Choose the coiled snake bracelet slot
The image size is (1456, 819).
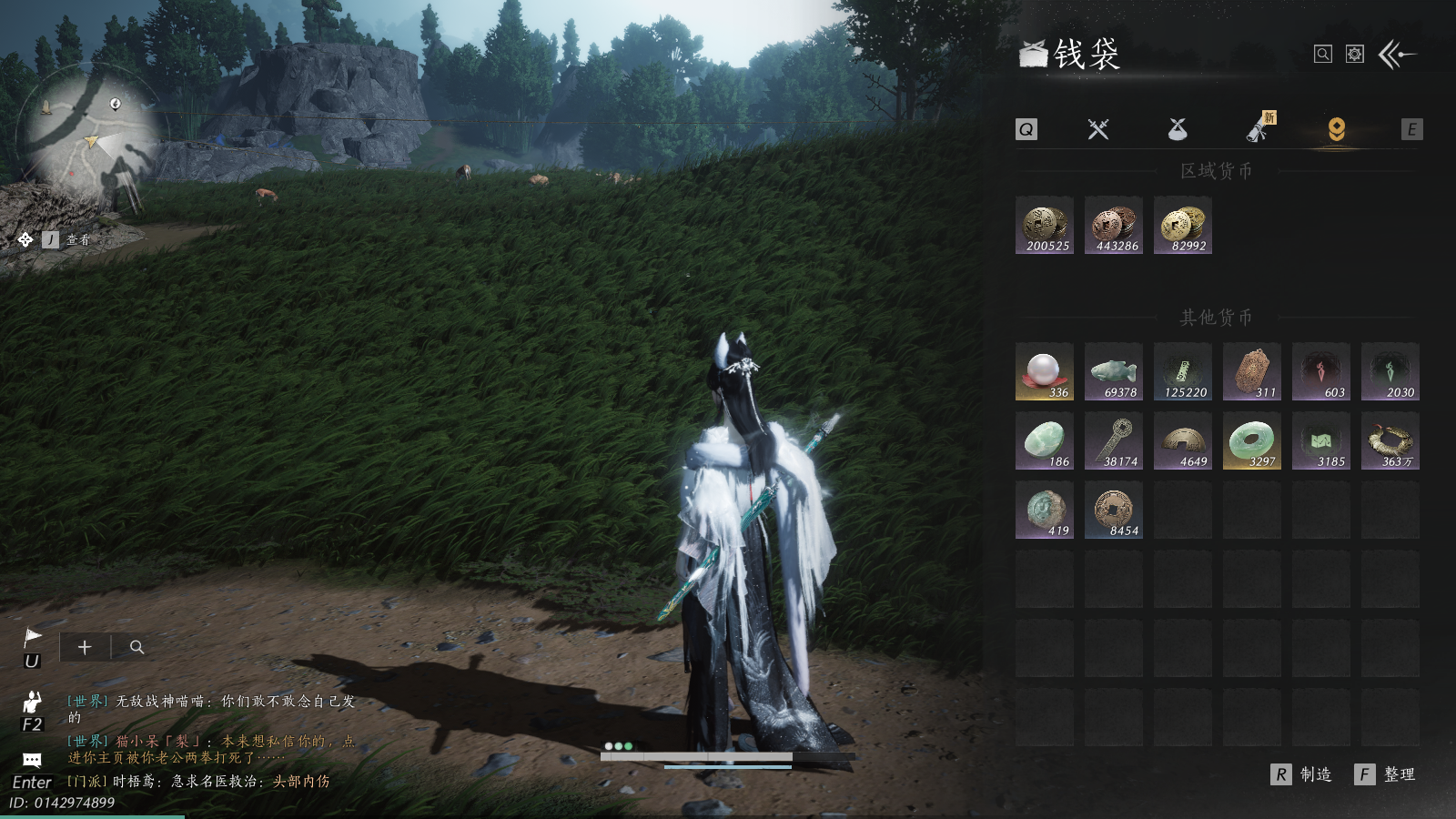pos(1390,440)
